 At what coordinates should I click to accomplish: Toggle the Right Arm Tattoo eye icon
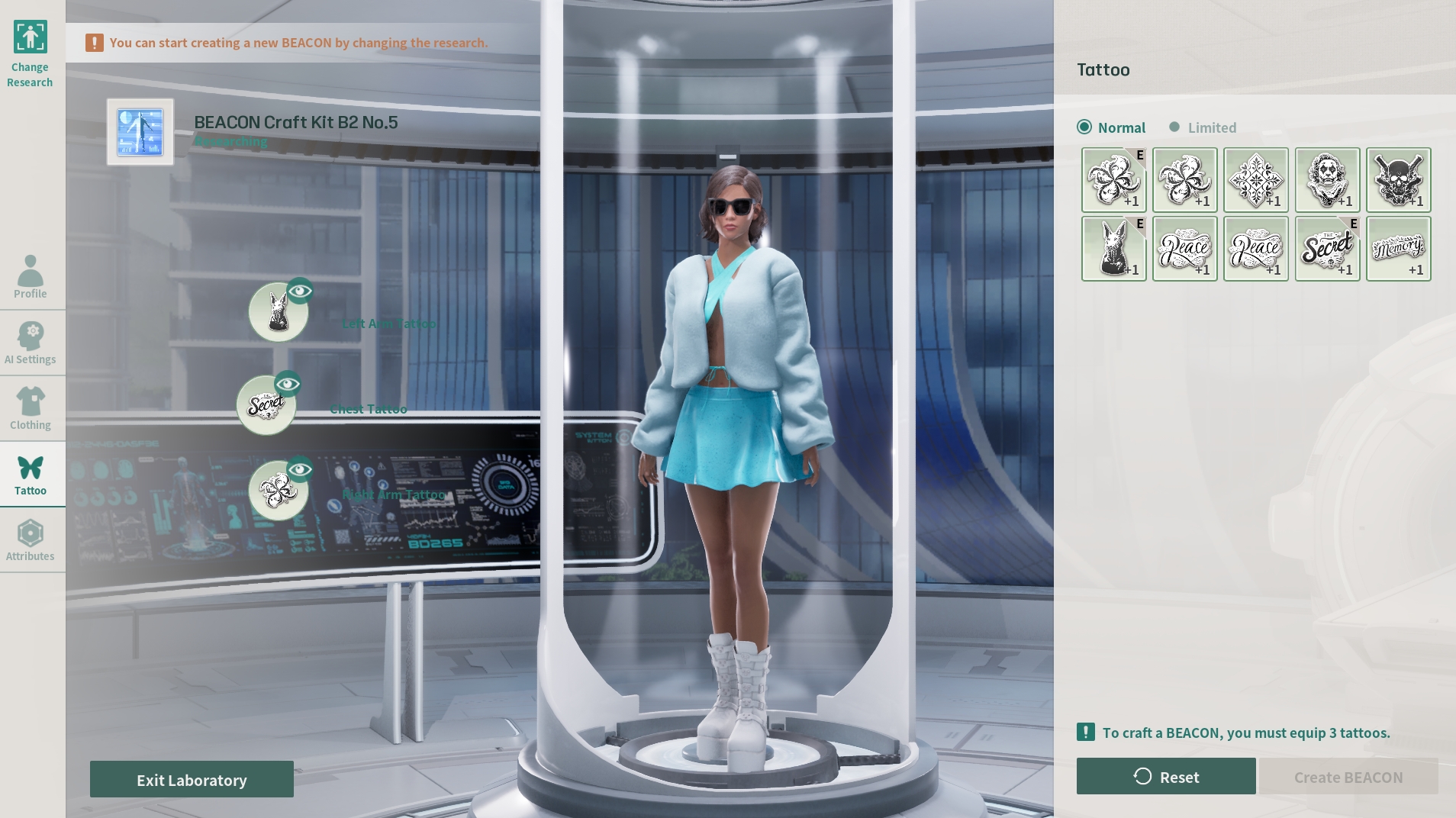coord(301,469)
